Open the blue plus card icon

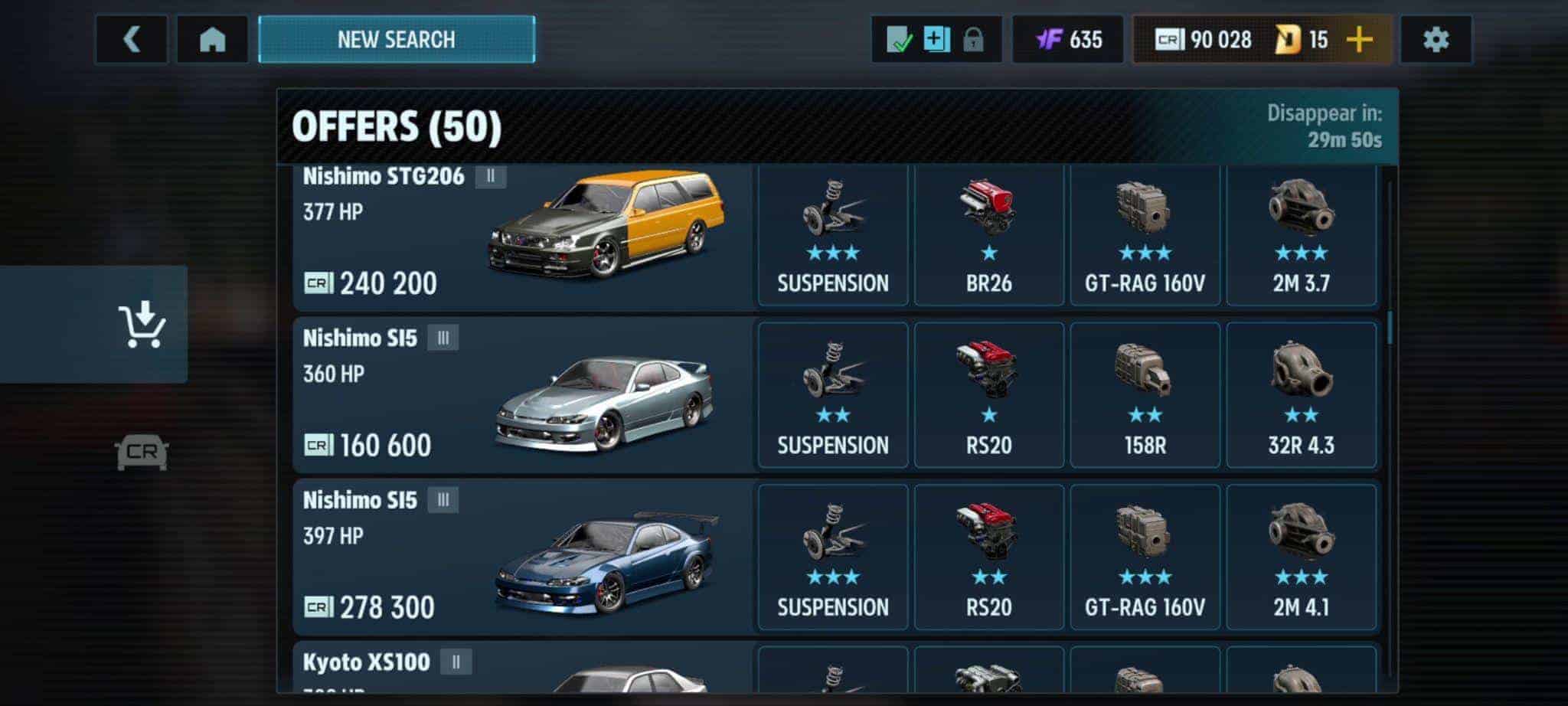[x=936, y=40]
